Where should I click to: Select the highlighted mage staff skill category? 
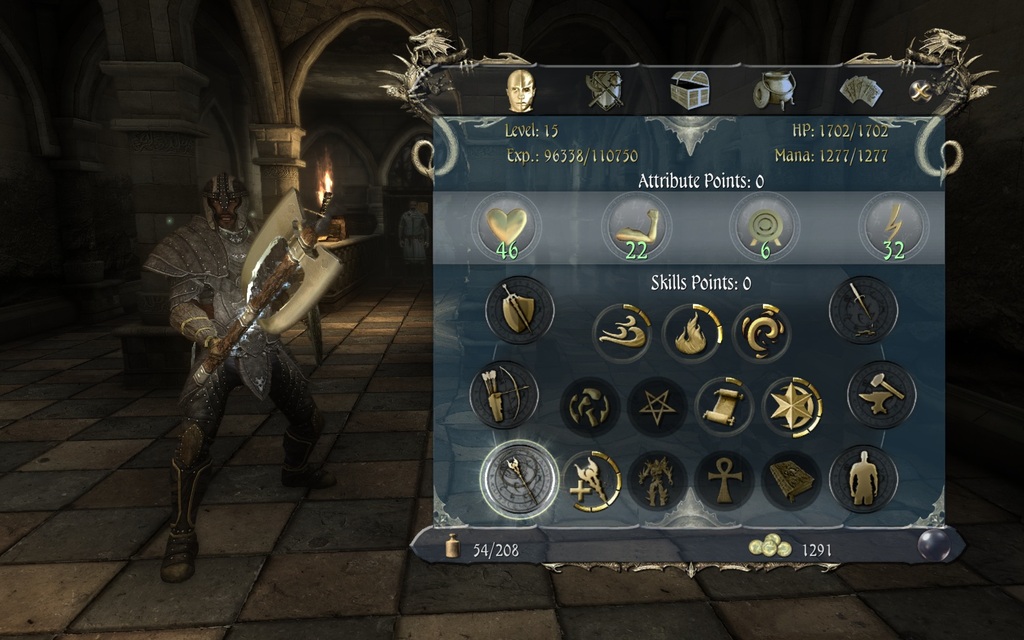click(519, 478)
